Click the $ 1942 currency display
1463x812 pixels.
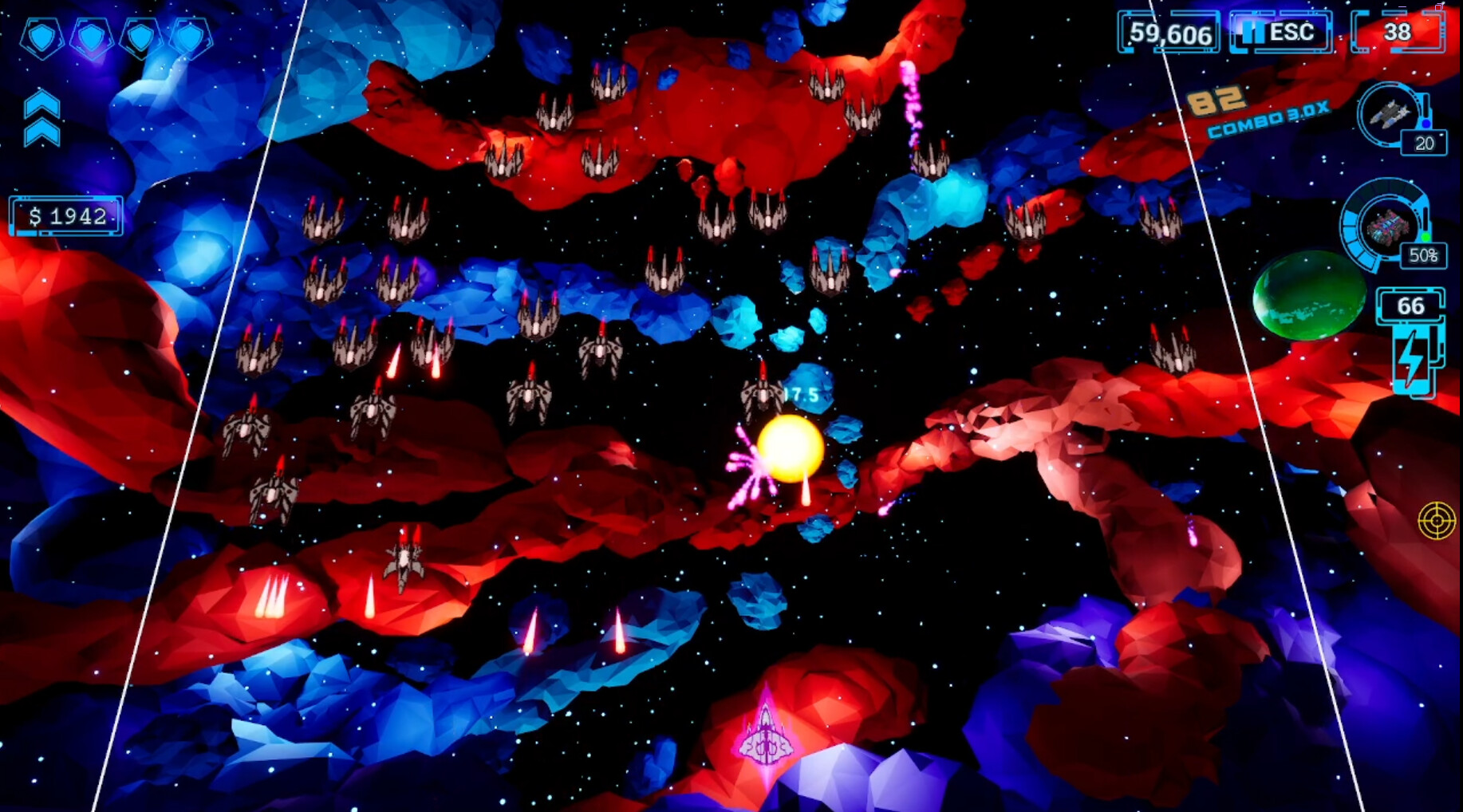(x=65, y=215)
